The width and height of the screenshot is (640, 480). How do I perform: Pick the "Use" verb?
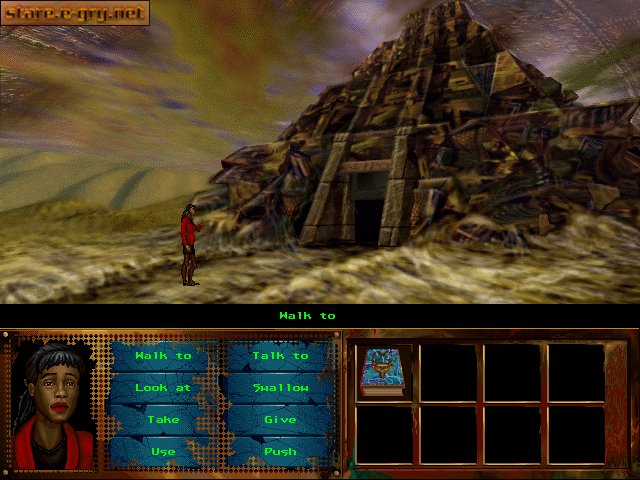(163, 451)
